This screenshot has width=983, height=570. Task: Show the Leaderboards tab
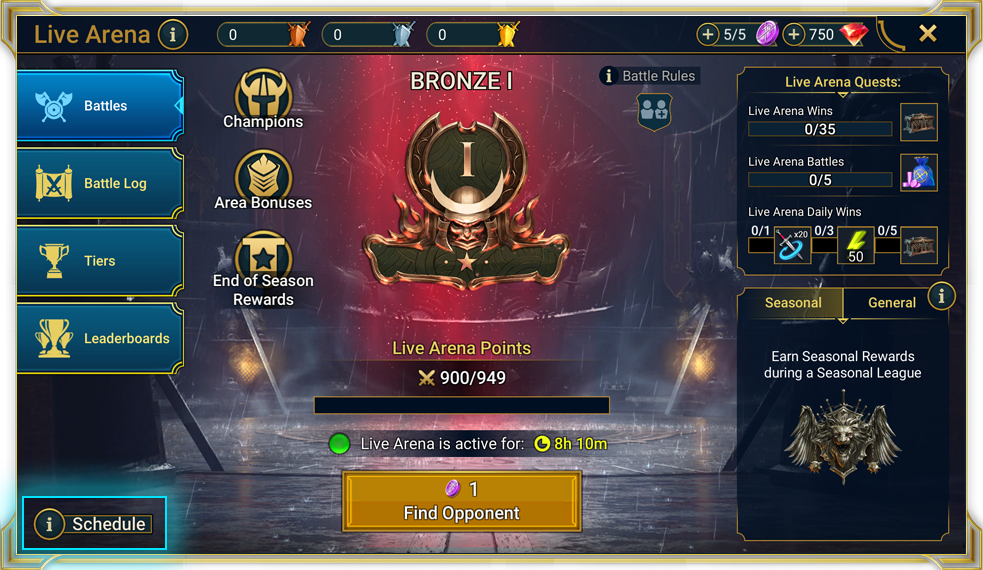[100, 338]
